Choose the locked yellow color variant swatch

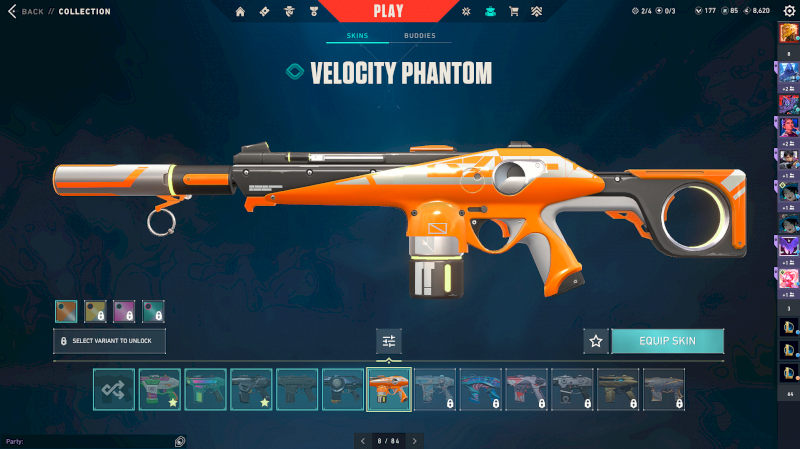point(95,311)
